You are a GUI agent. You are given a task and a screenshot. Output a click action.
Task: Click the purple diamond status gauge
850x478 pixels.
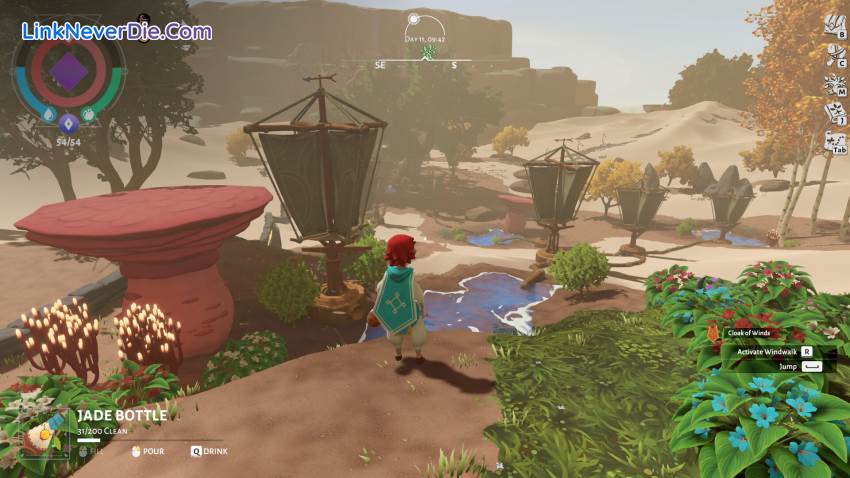point(68,72)
